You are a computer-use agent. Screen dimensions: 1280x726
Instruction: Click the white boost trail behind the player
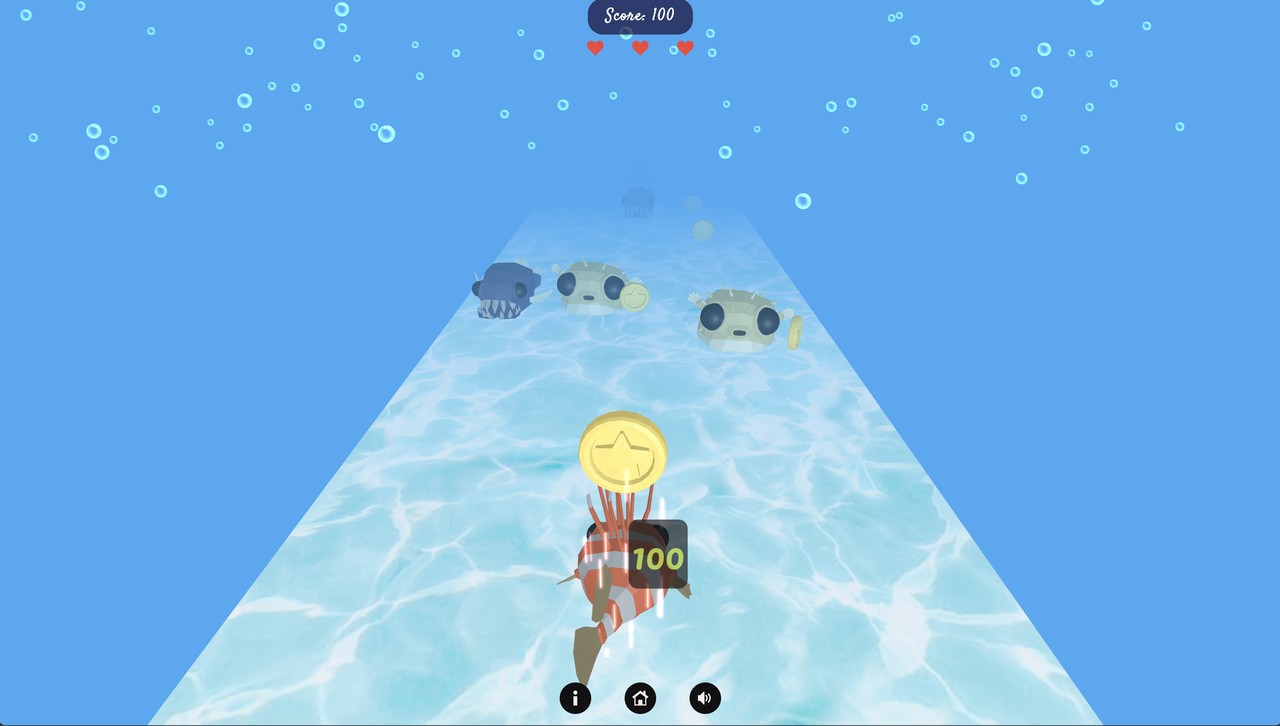tap(660, 615)
